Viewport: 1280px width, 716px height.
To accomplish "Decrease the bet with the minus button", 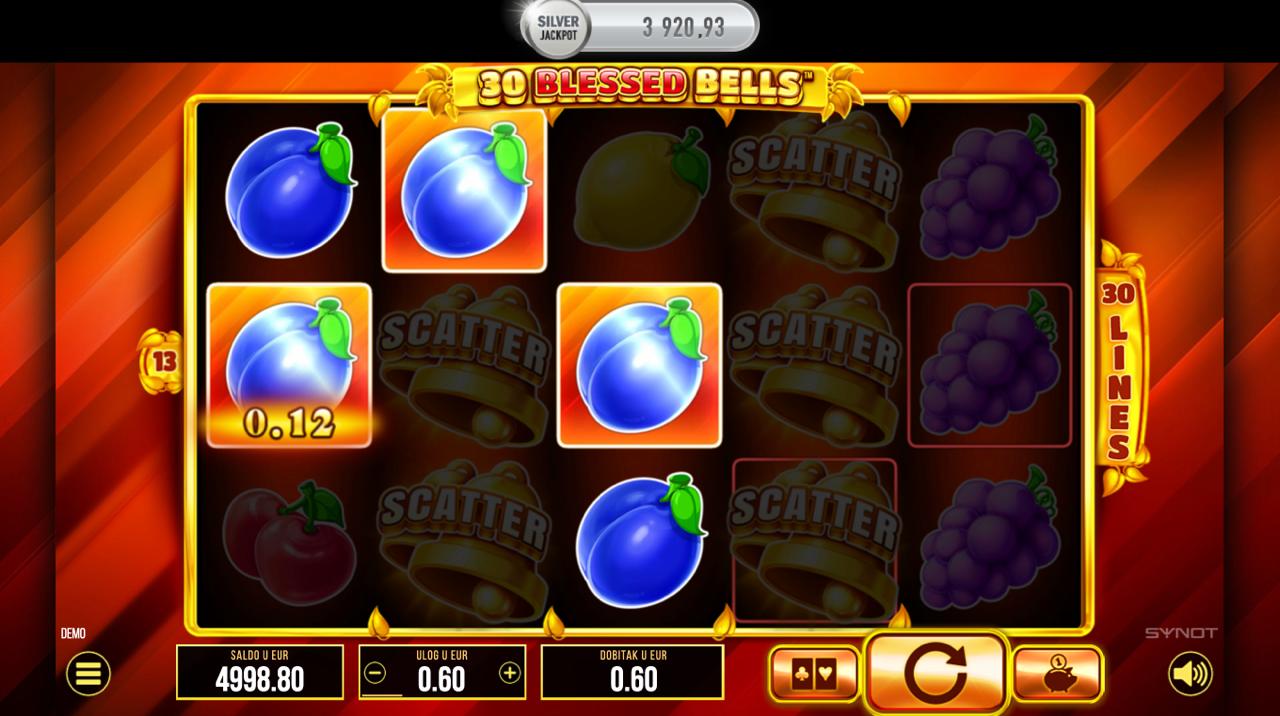I will 375,673.
